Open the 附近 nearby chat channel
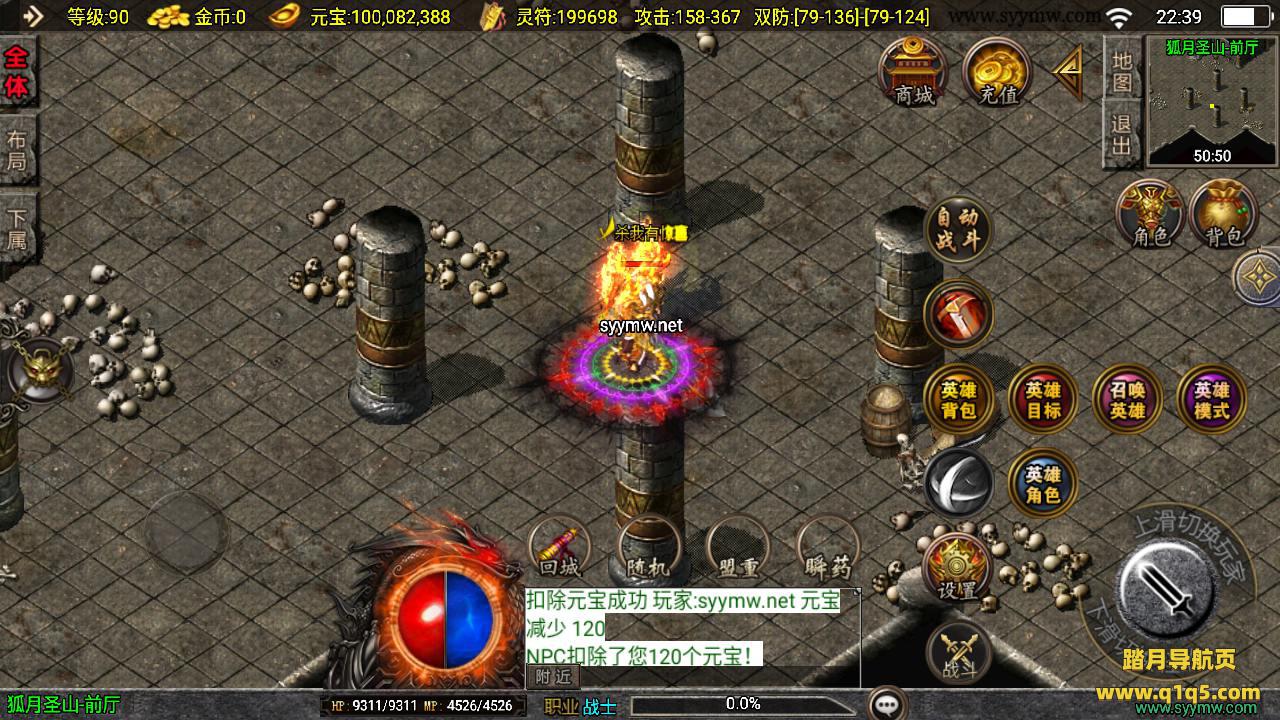 [552, 676]
